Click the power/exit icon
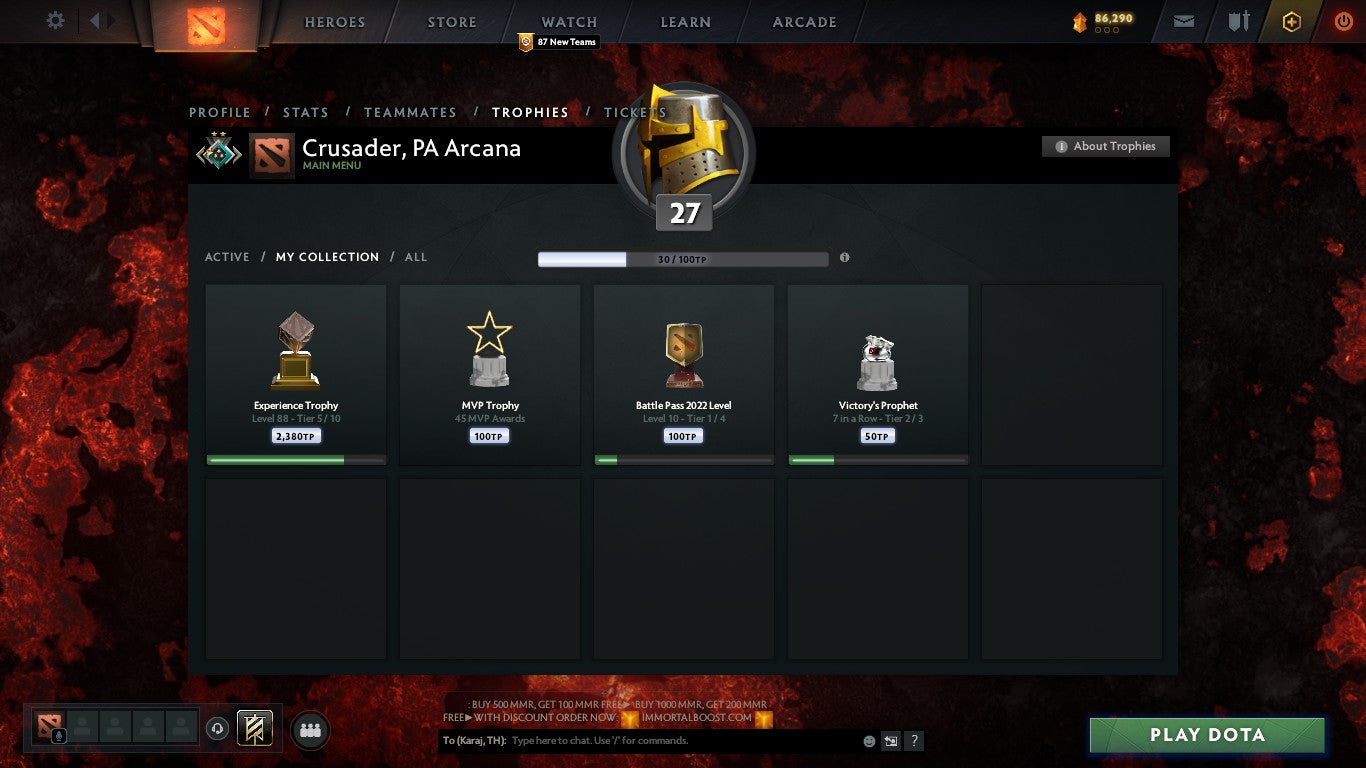Screen dimensions: 1366x768 coord(1344,20)
